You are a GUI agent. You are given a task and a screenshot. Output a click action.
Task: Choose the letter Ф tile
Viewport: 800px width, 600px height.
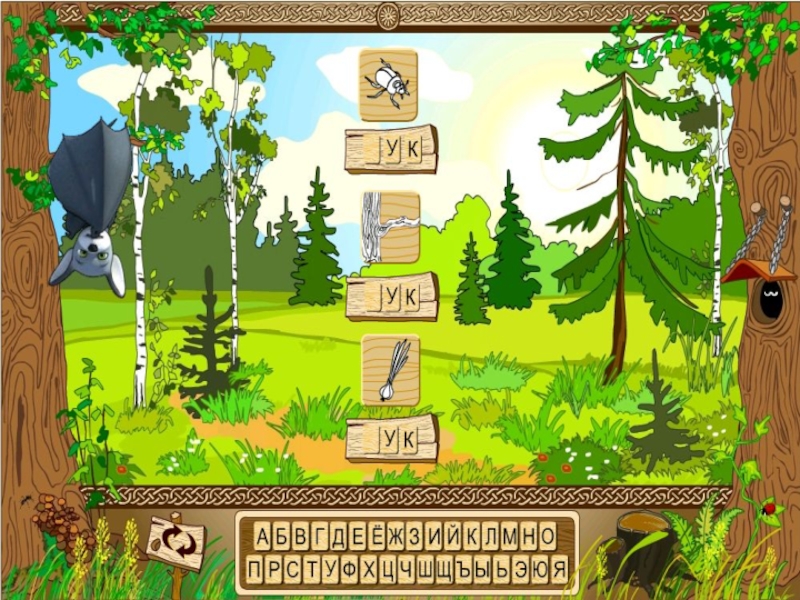(349, 570)
